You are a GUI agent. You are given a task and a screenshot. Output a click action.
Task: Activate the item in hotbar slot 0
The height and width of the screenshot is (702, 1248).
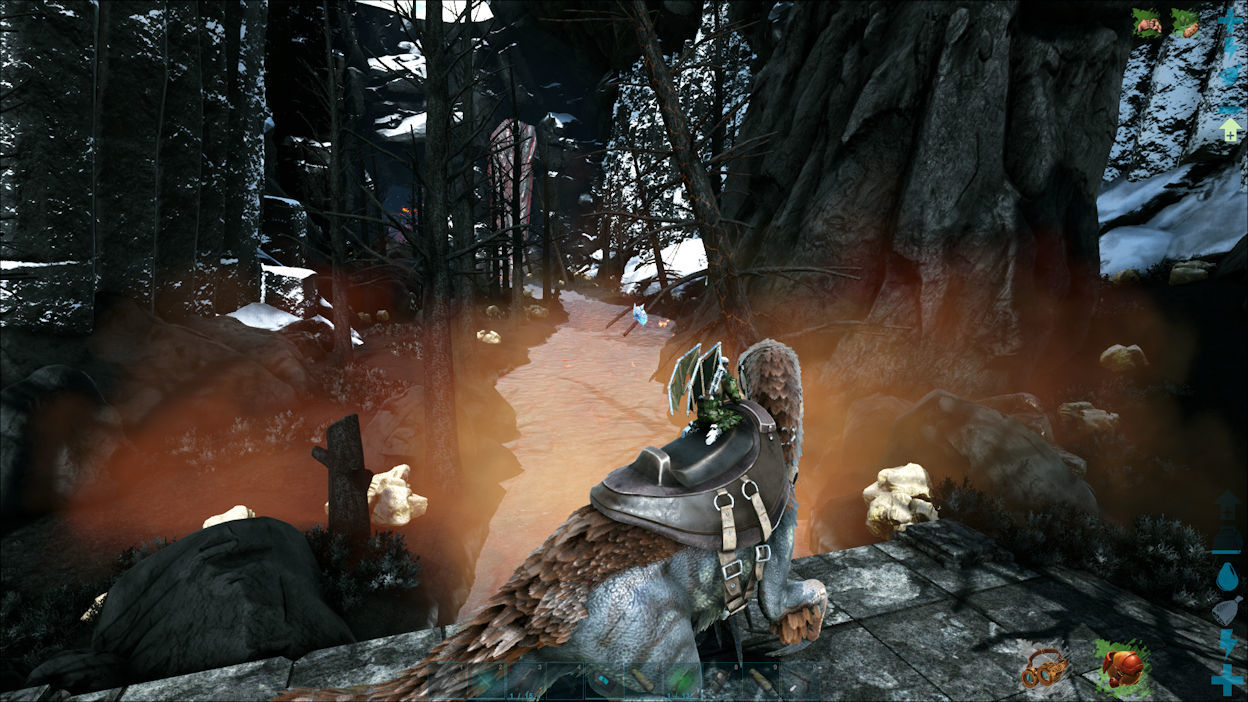point(799,680)
